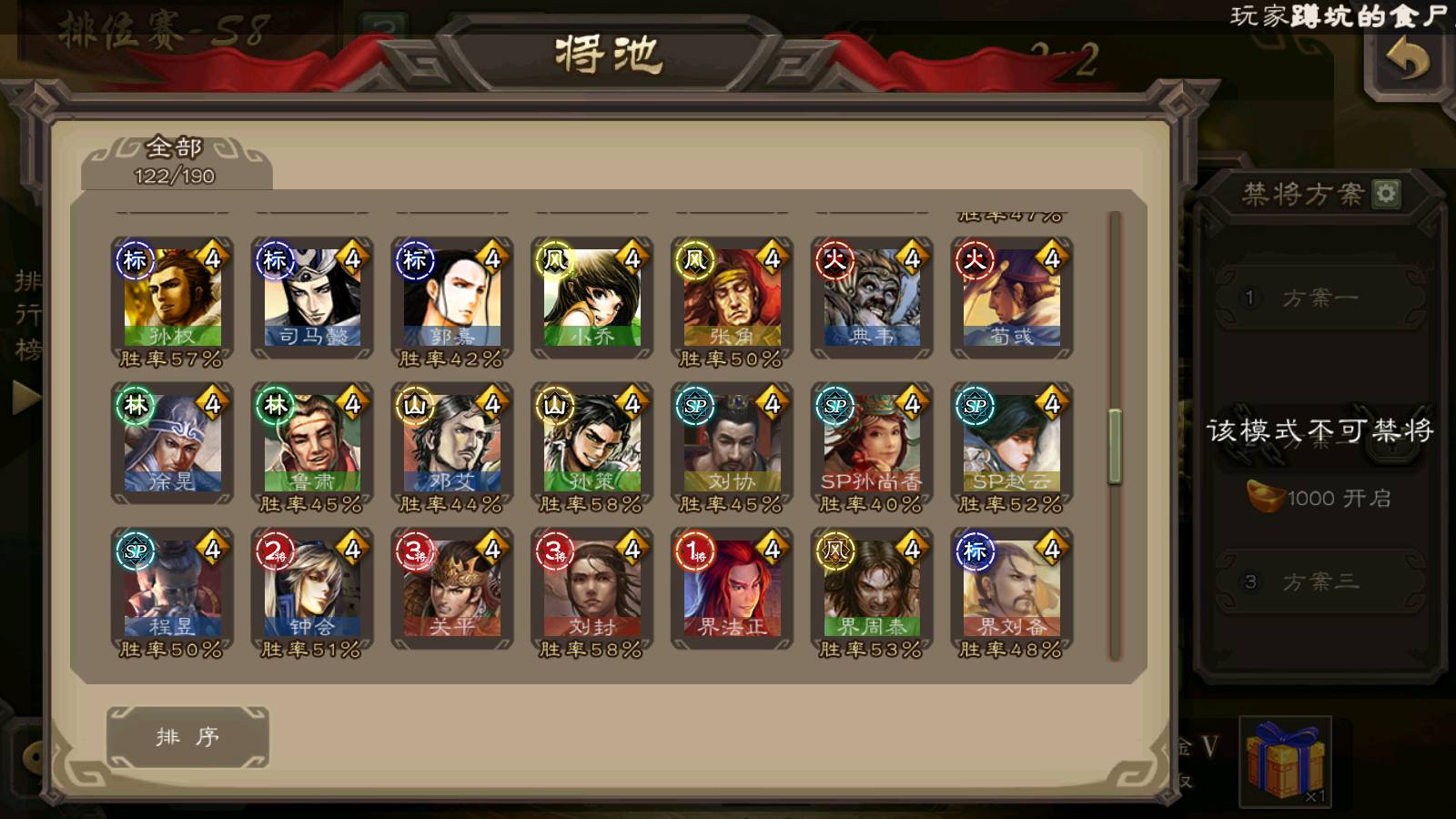Select the SP赵云 general card
This screenshot has width=1456, height=819.
(x=1012, y=444)
